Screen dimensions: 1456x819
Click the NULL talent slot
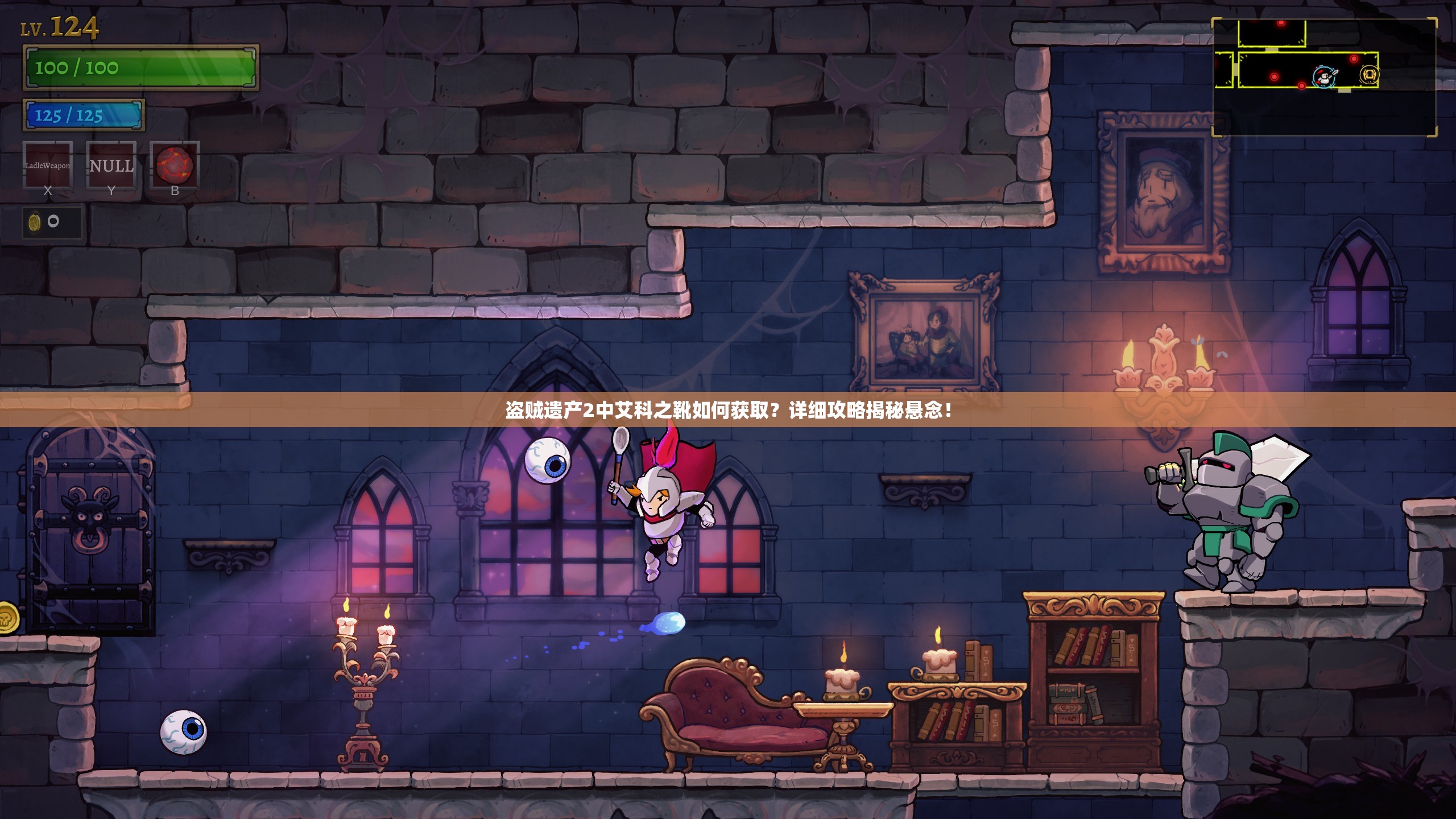click(111, 165)
